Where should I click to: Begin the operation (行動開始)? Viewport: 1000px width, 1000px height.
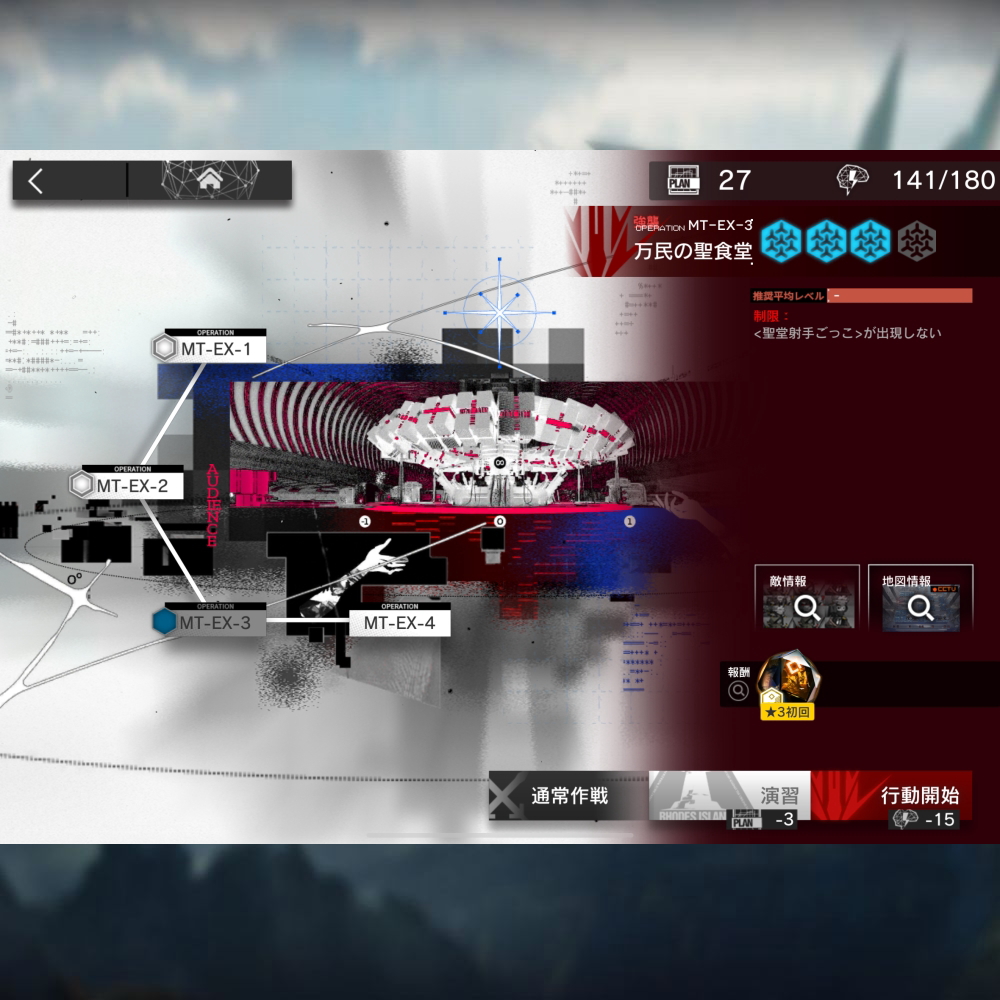click(891, 796)
